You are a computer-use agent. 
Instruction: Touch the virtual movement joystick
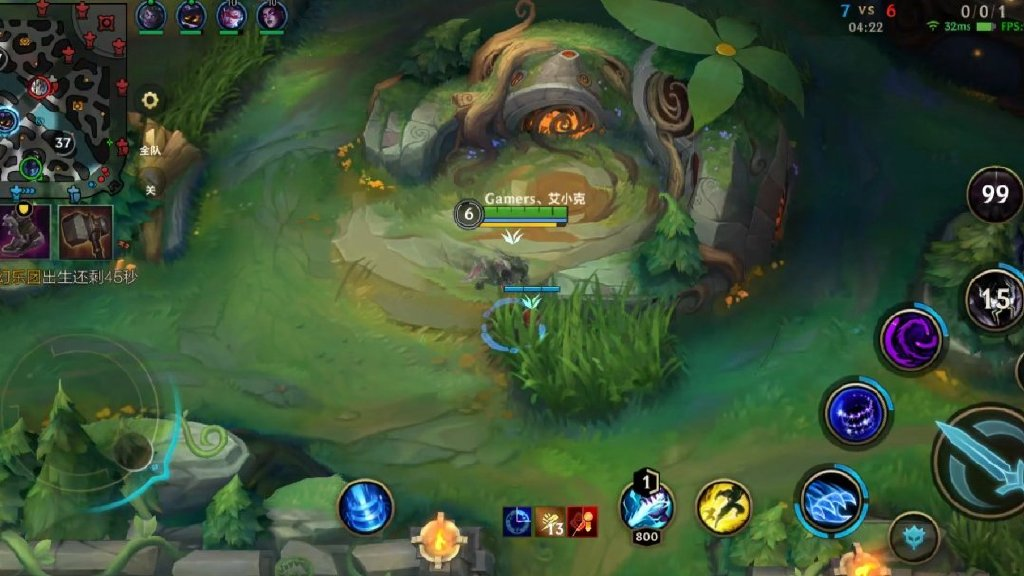[130, 450]
